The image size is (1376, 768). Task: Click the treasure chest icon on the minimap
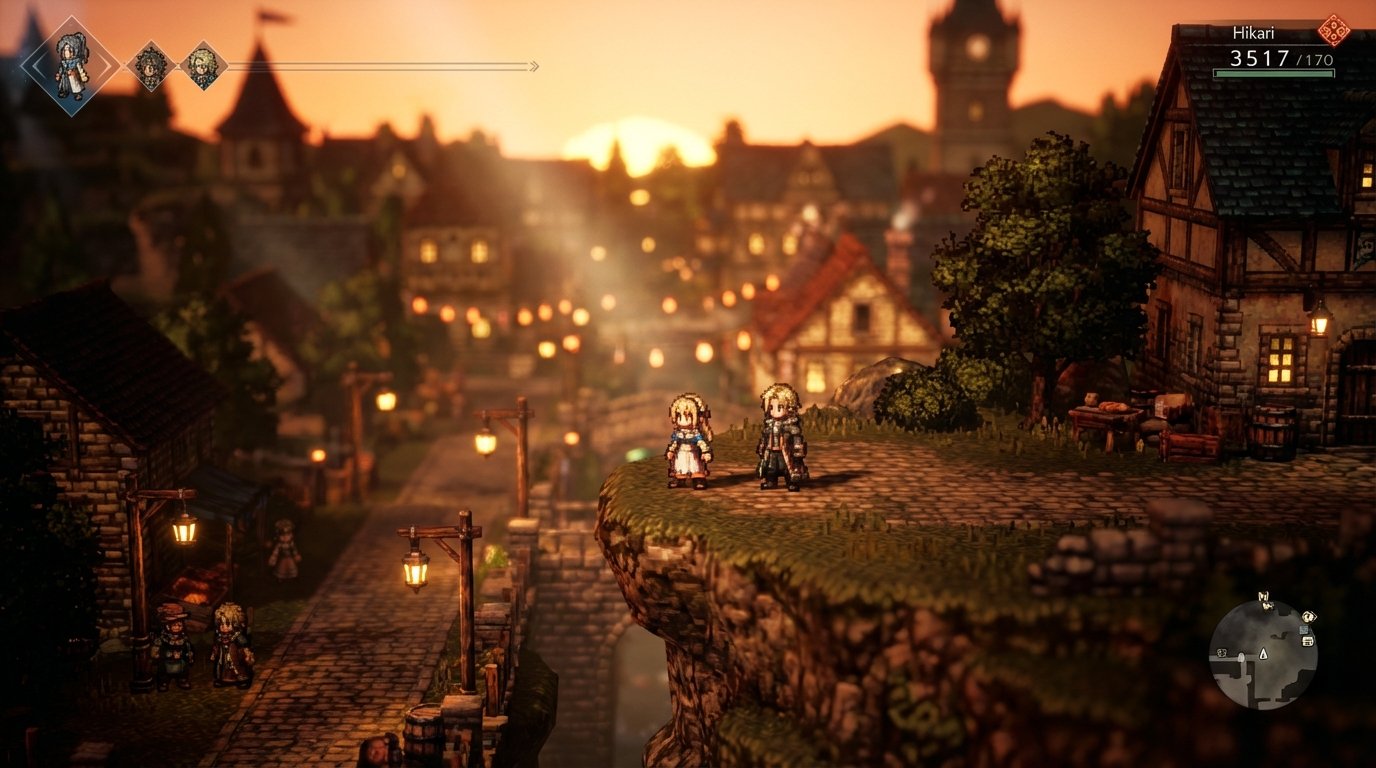click(1308, 641)
